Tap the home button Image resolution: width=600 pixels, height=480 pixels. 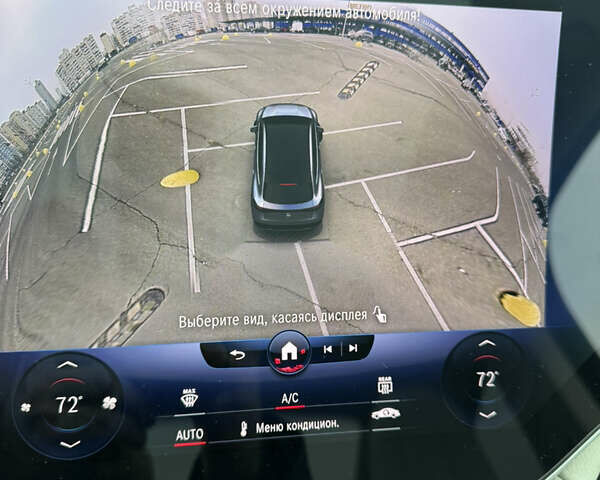pyautogui.click(x=289, y=352)
